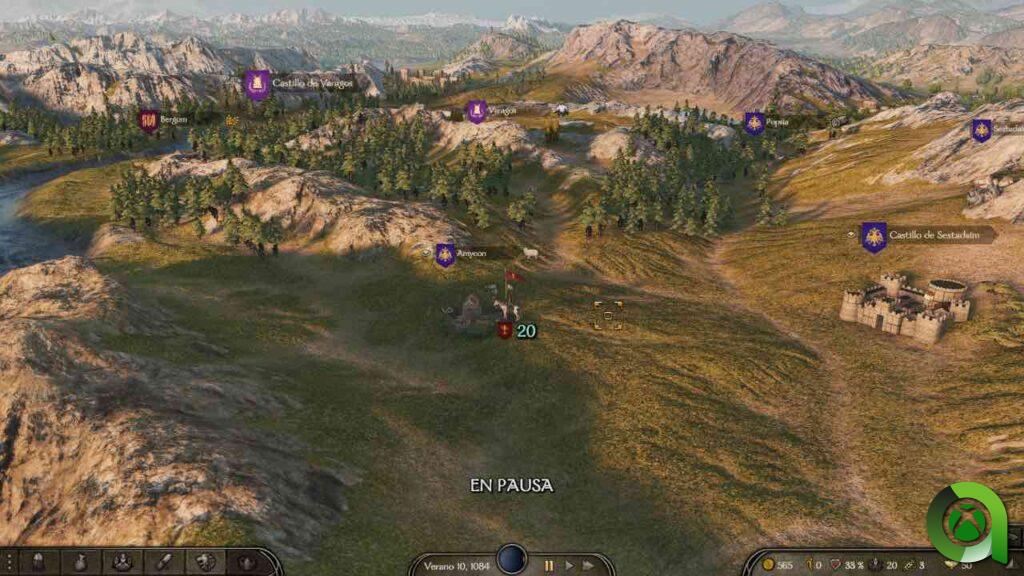Select the Amyoon village nameplate
Image resolution: width=1024 pixels, height=576 pixels.
[x=468, y=254]
